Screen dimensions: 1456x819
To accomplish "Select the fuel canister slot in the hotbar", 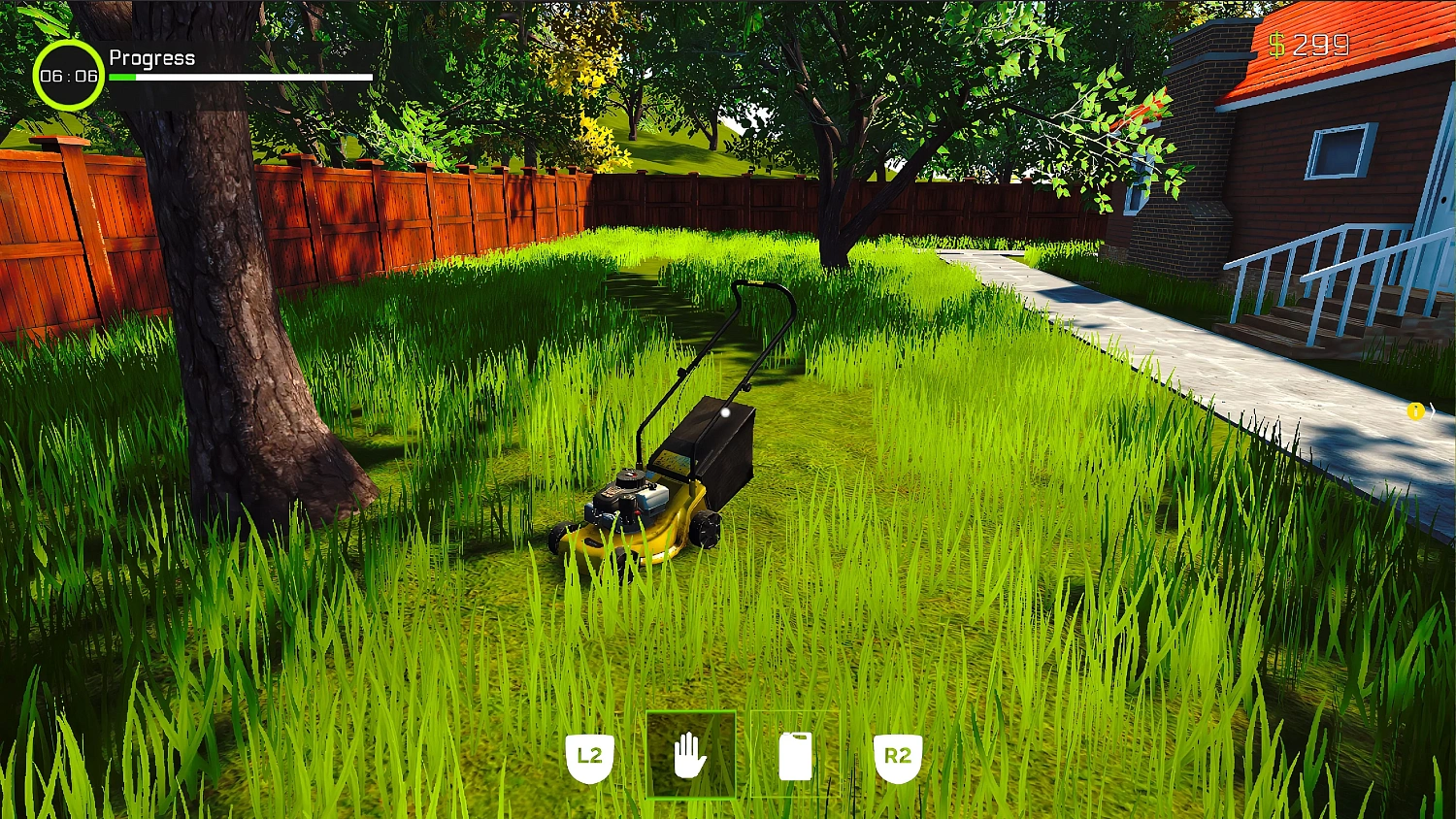I will tap(795, 755).
